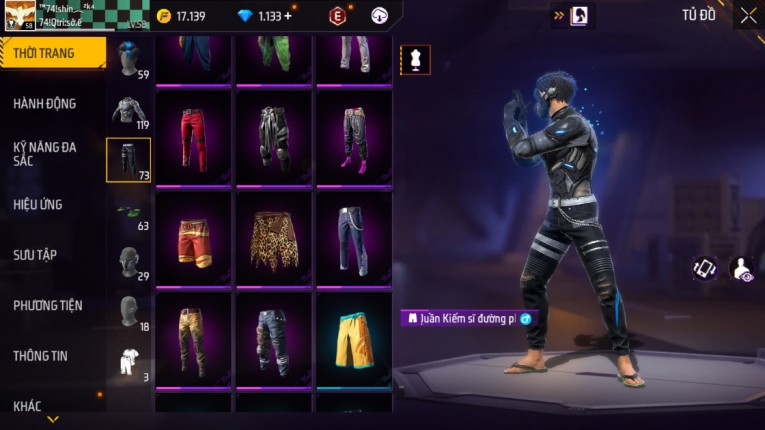Go to the Sưu Tập tab

(35, 255)
